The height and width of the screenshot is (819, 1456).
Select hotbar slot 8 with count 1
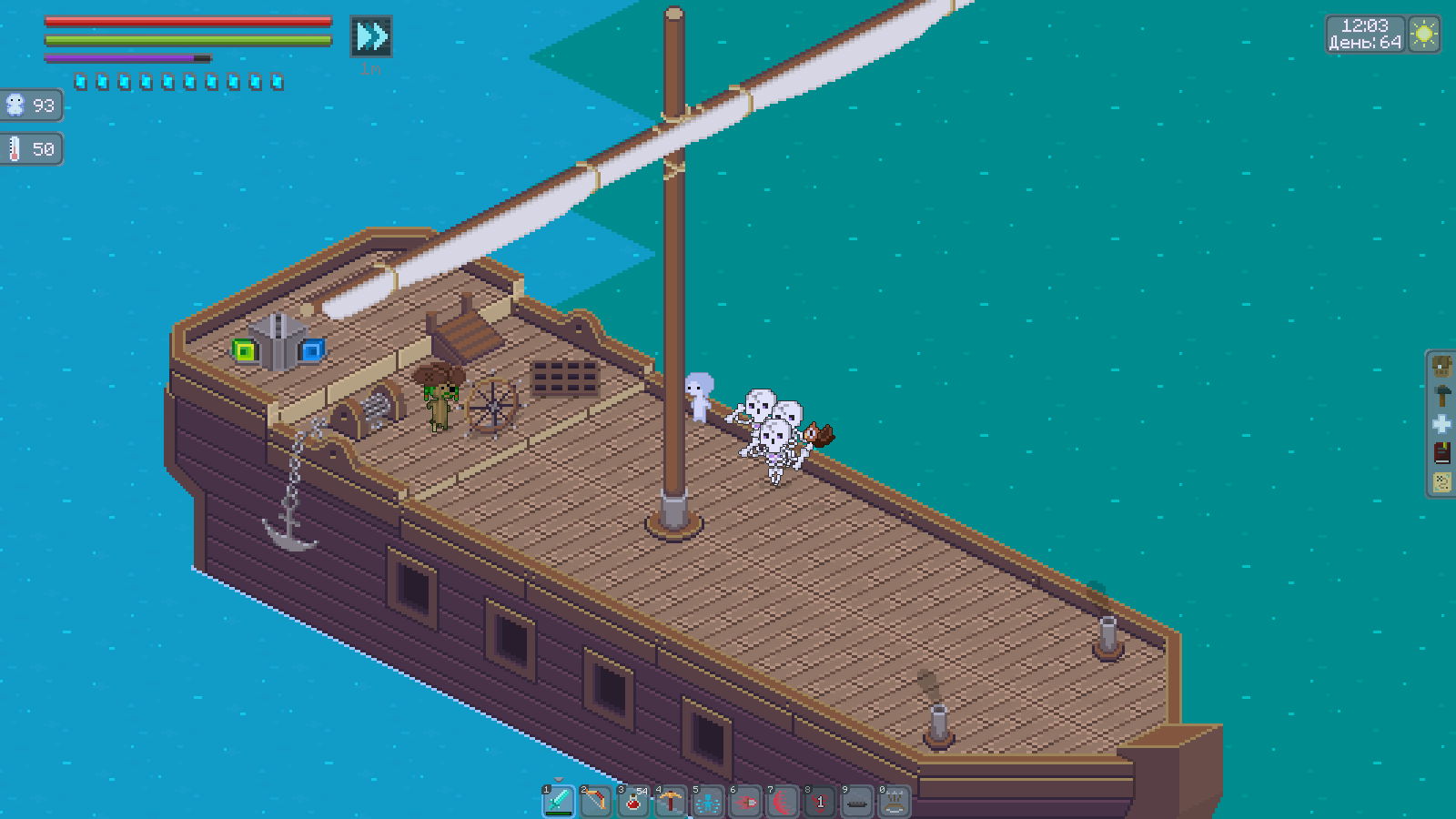[820, 802]
